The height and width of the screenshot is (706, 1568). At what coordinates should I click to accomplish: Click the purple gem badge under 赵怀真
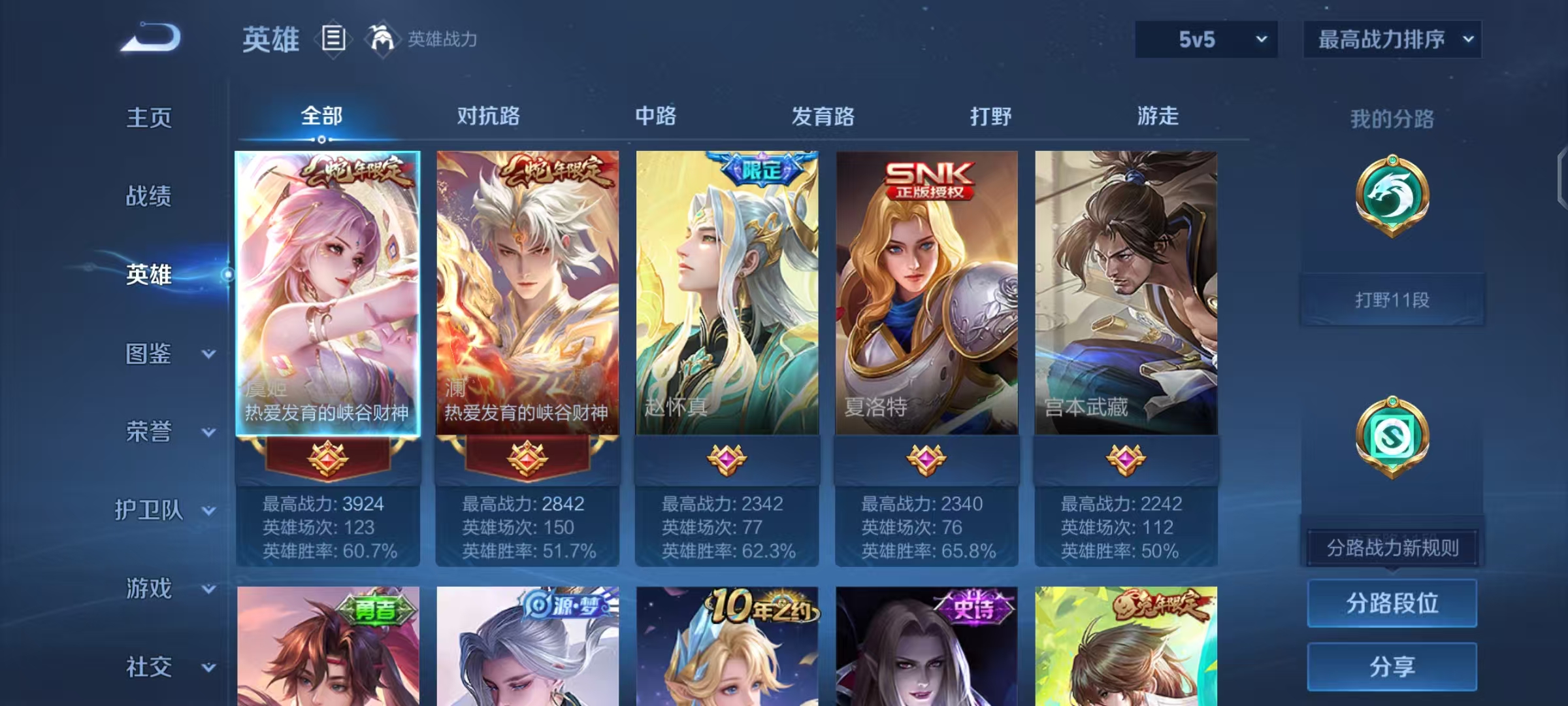coord(727,460)
